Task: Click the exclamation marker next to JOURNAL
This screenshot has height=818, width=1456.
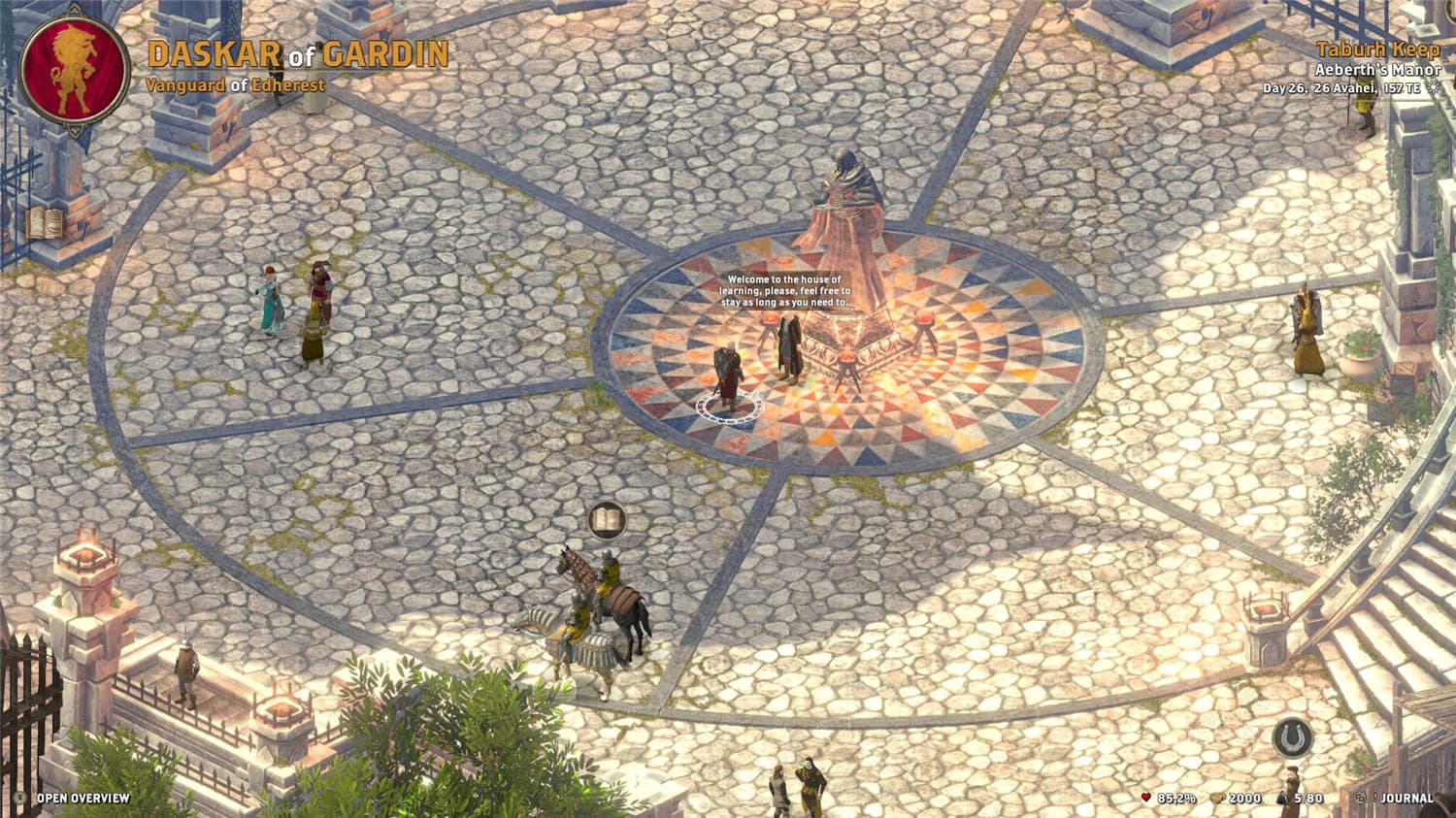Action: click(x=1375, y=799)
